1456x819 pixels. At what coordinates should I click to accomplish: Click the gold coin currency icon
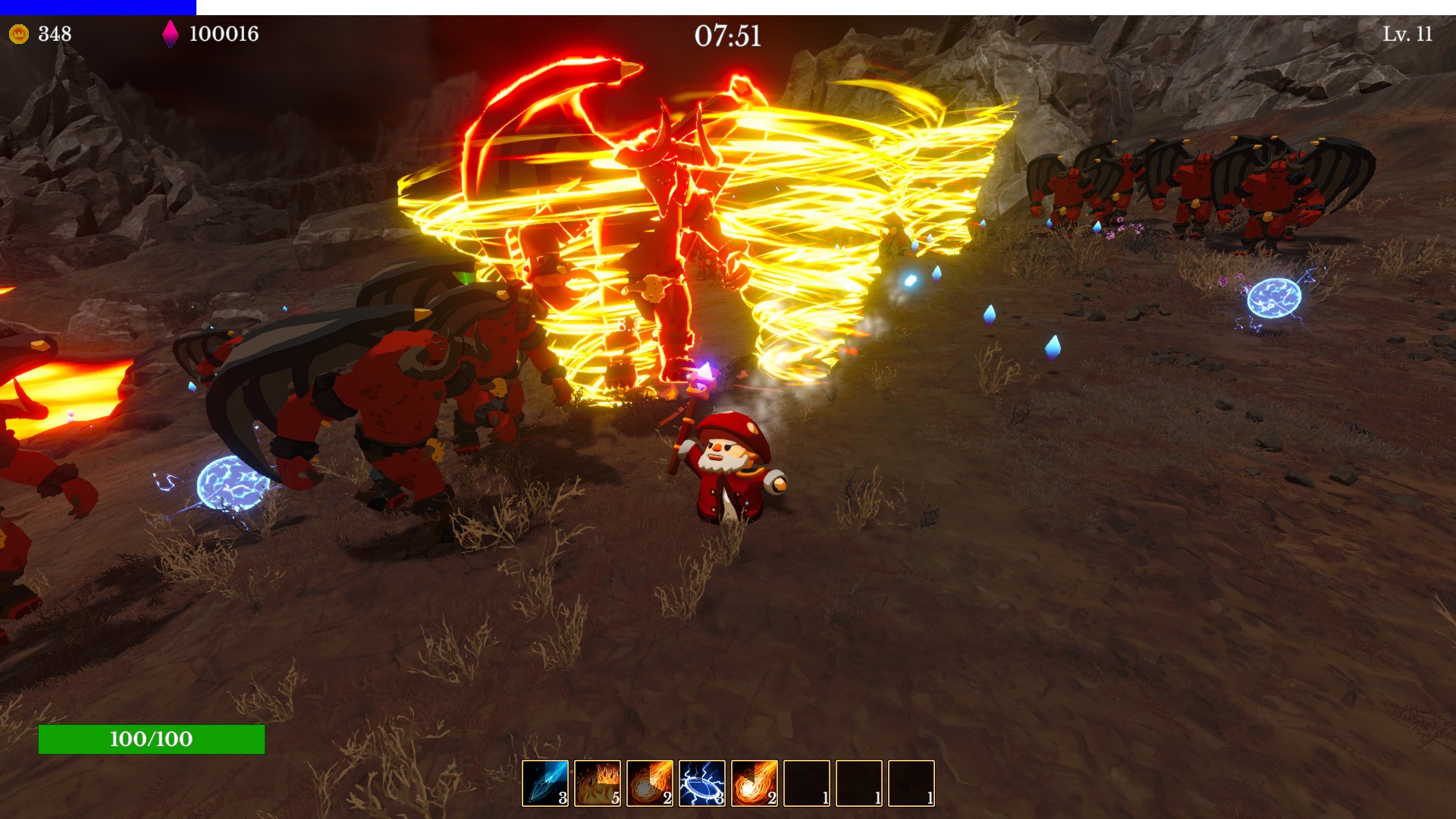click(20, 33)
